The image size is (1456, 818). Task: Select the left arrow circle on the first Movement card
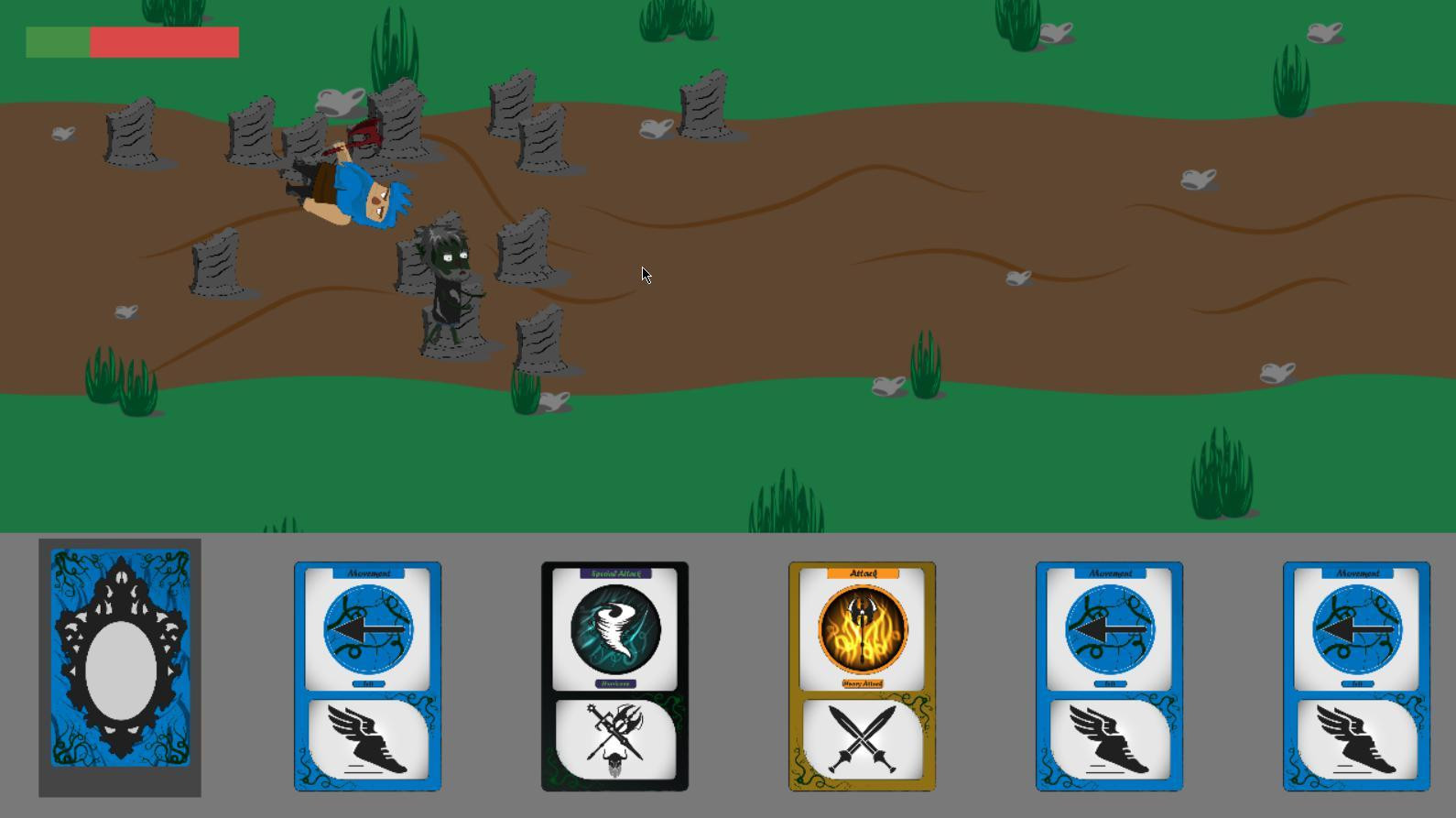coord(367,630)
